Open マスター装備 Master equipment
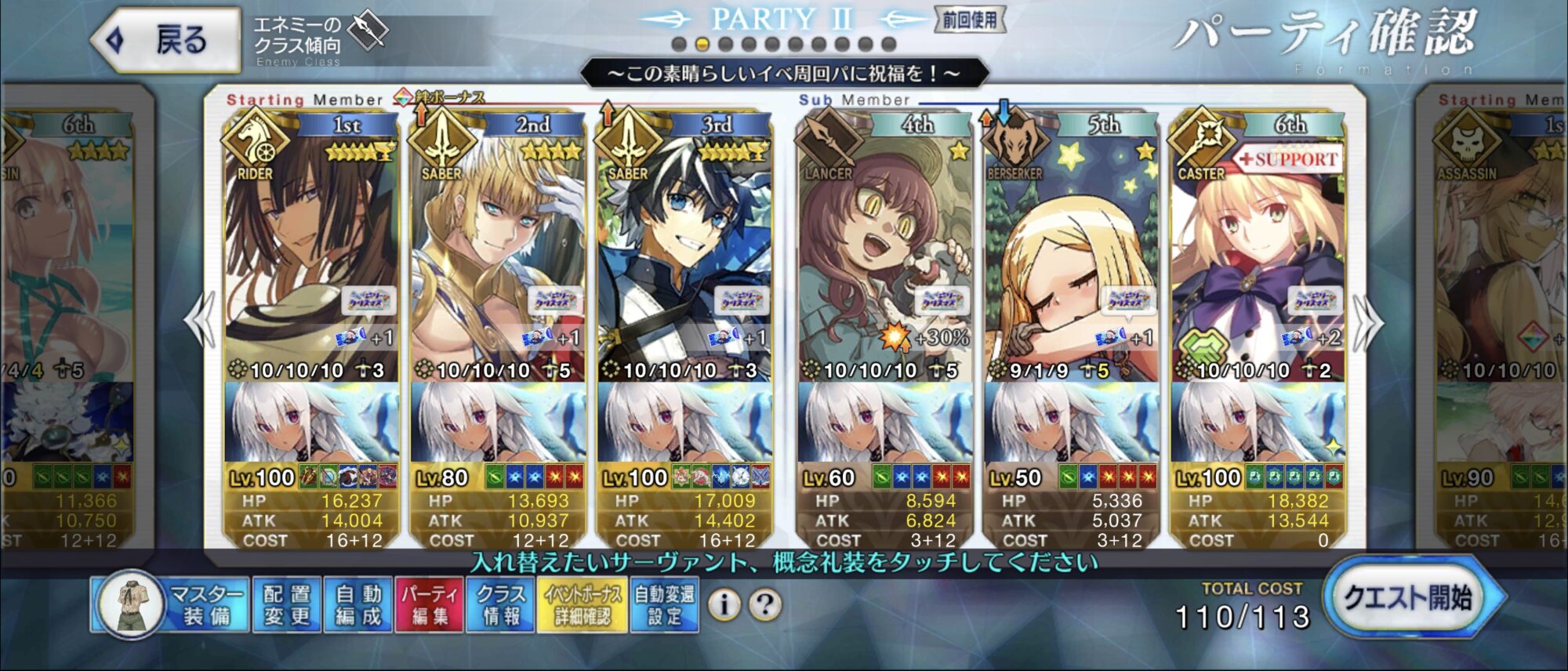Screen dimensions: 1568x671 pos(171,604)
